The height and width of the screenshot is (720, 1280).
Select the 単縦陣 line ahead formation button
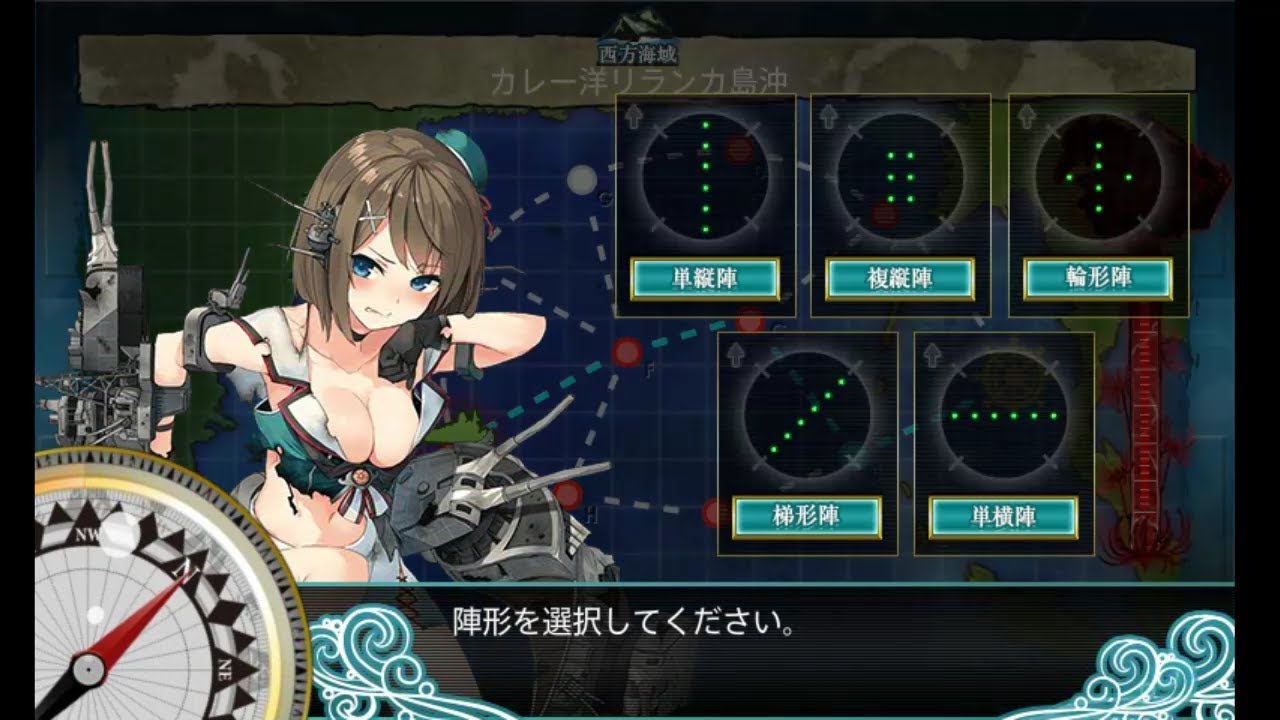pyautogui.click(x=705, y=279)
